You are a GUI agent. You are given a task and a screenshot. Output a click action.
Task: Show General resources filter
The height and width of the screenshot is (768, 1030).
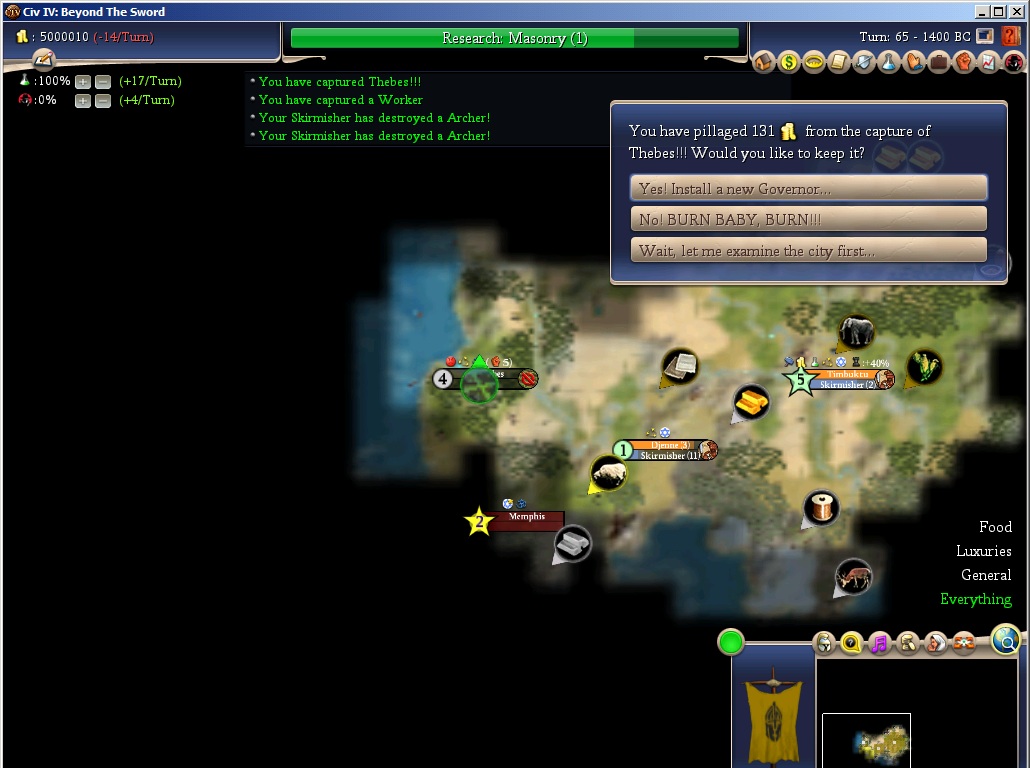click(x=986, y=575)
